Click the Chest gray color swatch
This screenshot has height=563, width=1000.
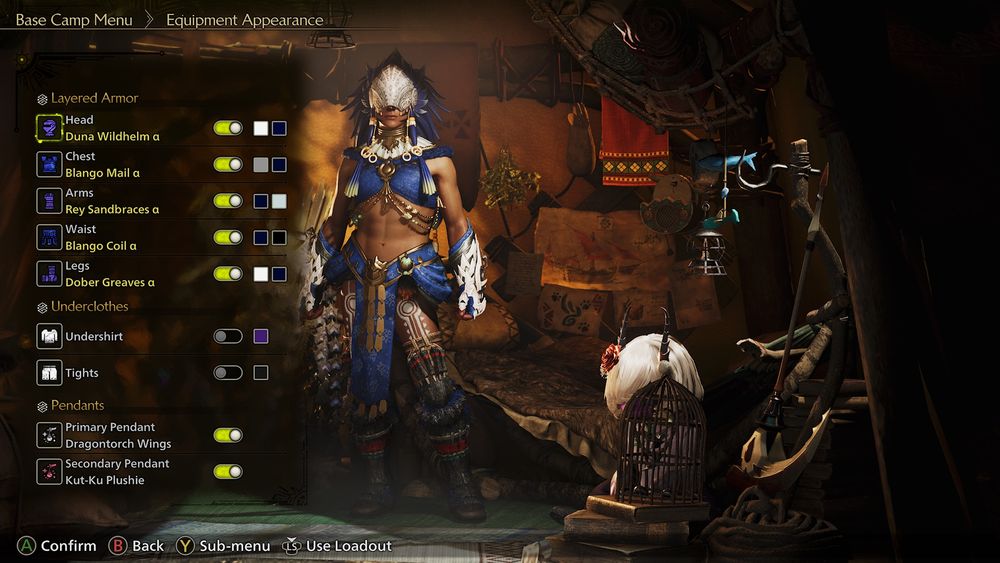point(261,165)
